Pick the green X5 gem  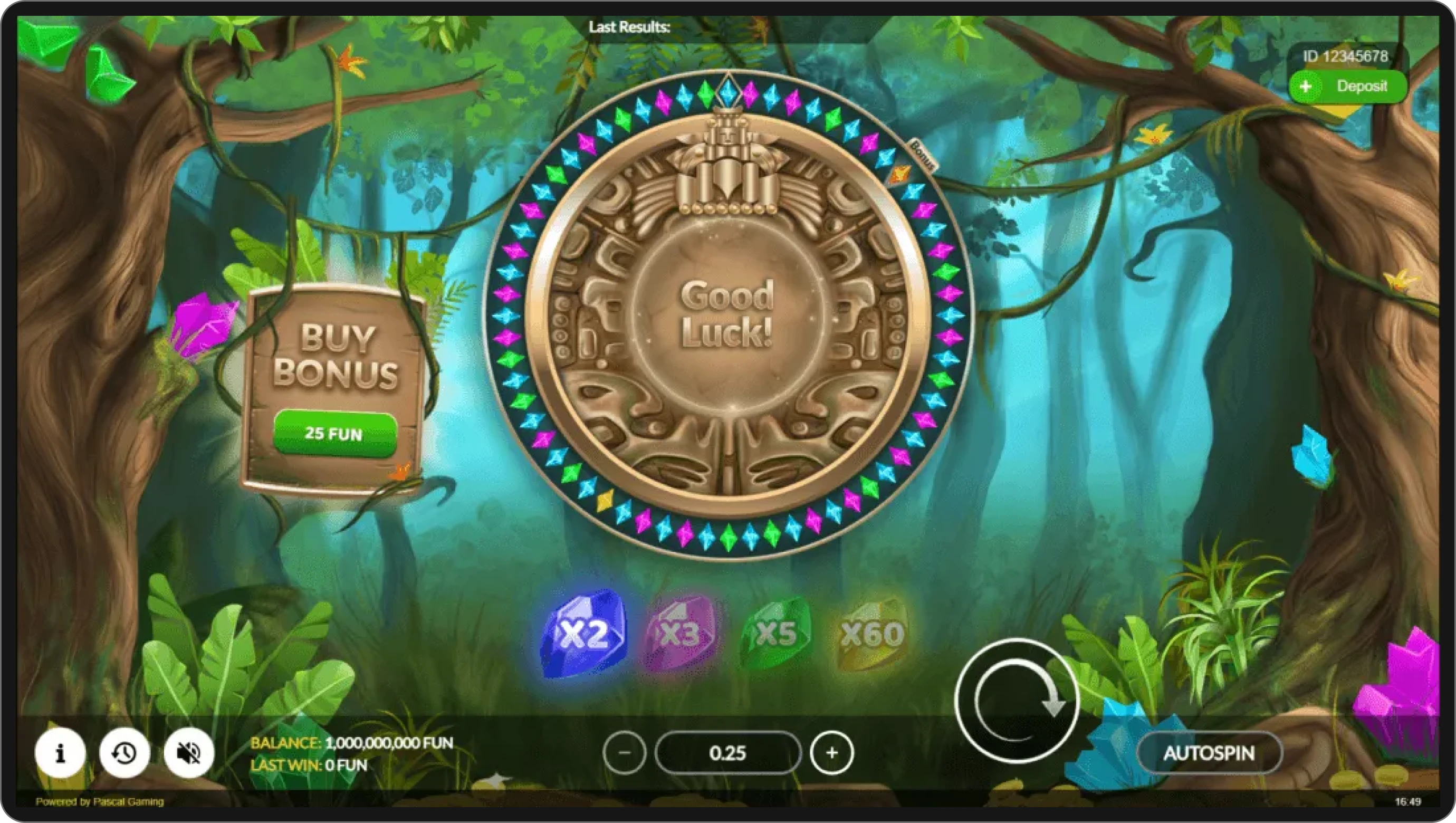coord(776,633)
